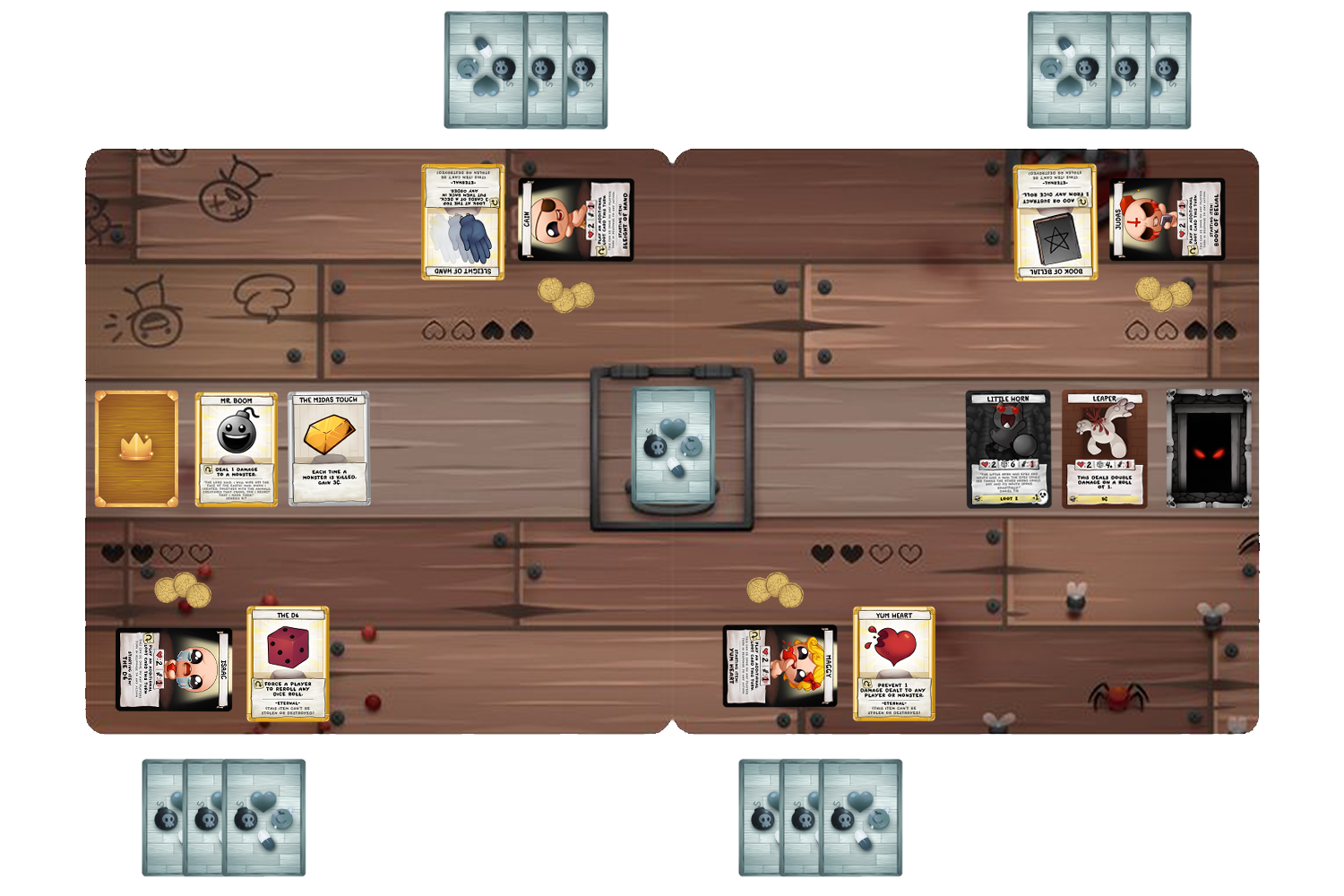
Task: Select the Little Horn monster card
Action: pyautogui.click(x=1008, y=448)
